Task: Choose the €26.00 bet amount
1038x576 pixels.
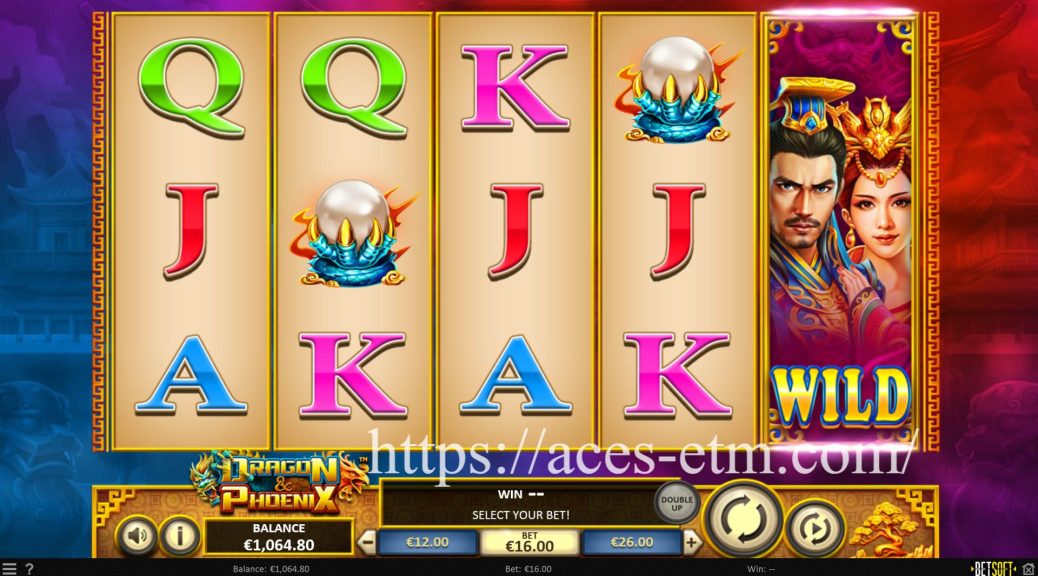Action: [x=631, y=542]
